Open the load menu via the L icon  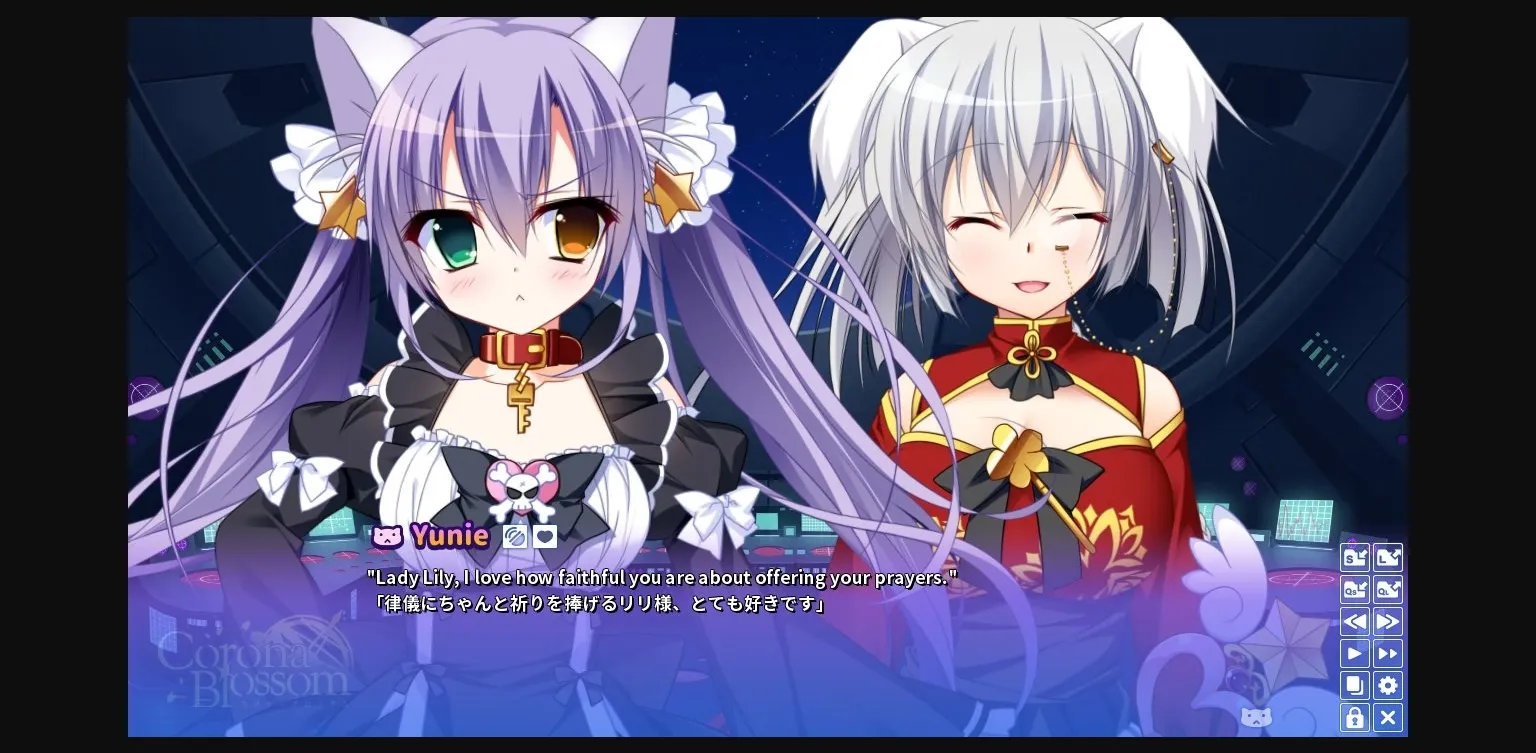(x=1388, y=557)
